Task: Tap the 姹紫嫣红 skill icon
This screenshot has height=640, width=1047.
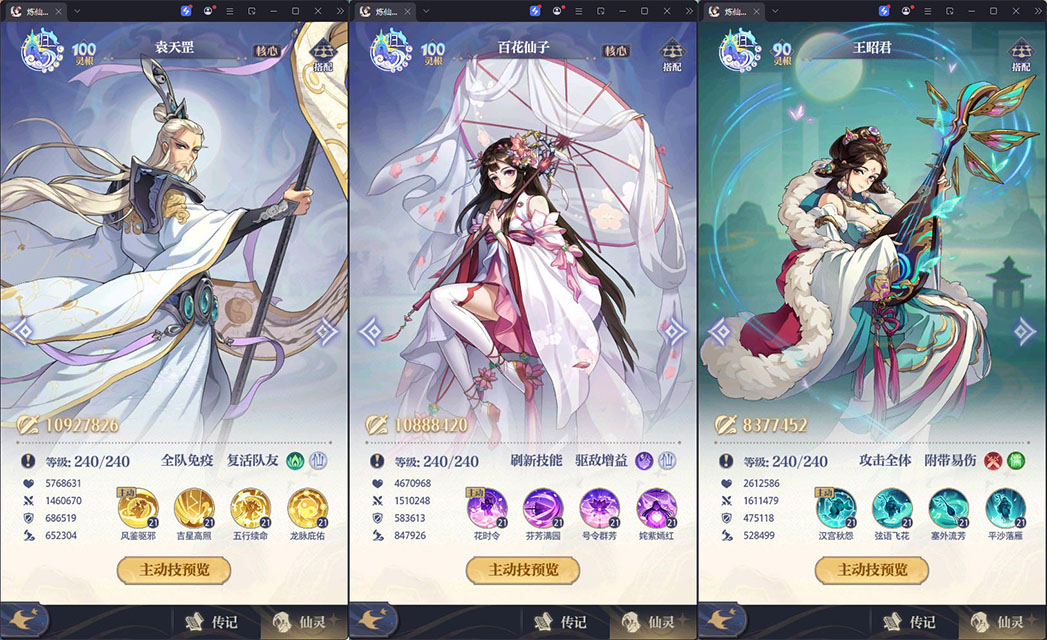Action: pyautogui.click(x=656, y=509)
